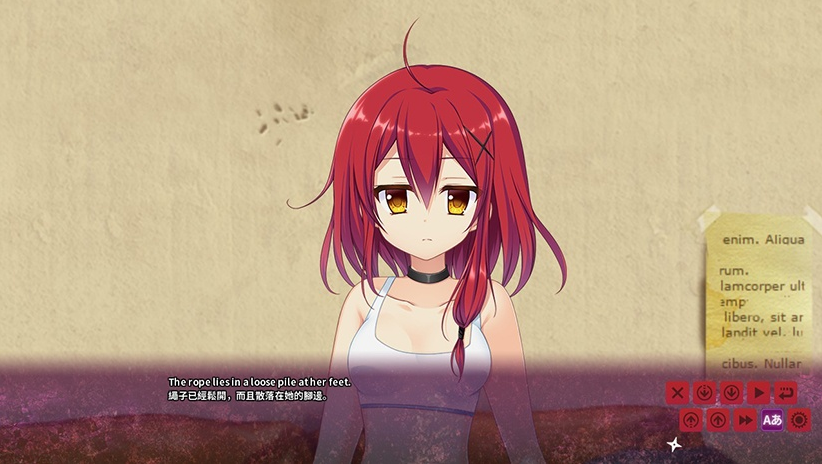Image resolution: width=822 pixels, height=464 pixels.
Task: Open load menu via solid-circle up arrow
Action: click(717, 420)
